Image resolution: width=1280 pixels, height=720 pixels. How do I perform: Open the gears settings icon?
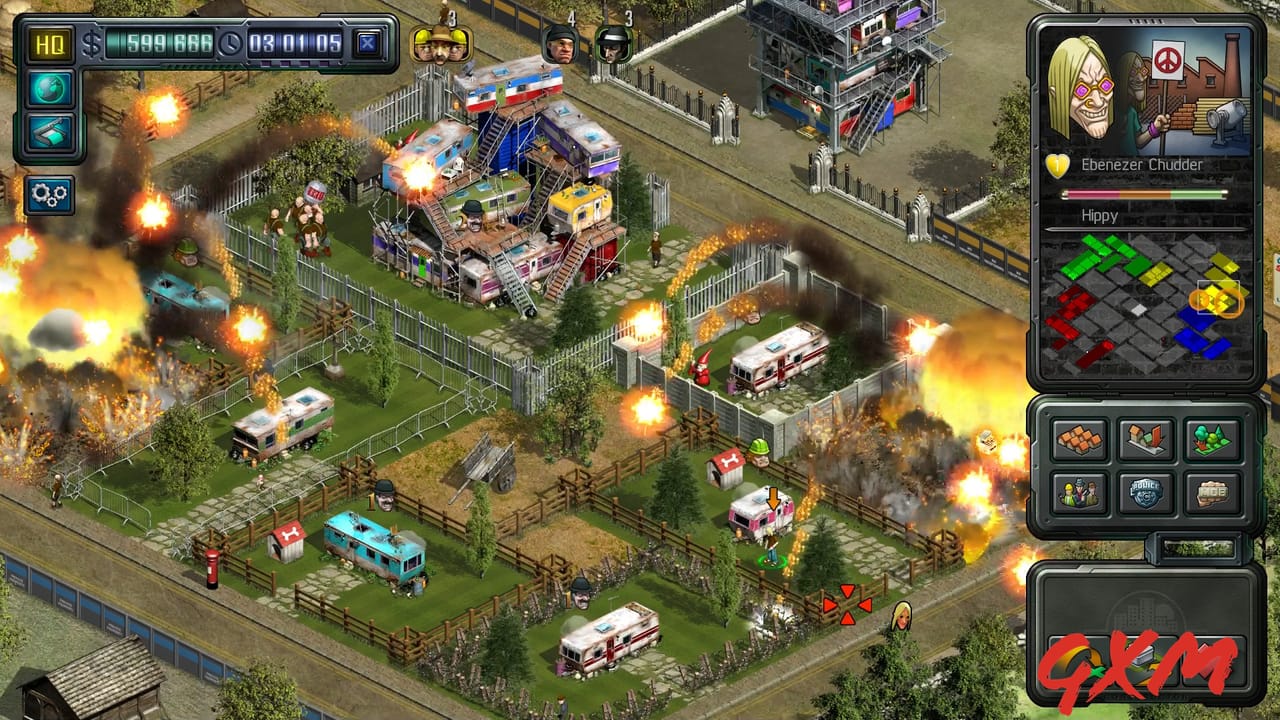[49, 196]
